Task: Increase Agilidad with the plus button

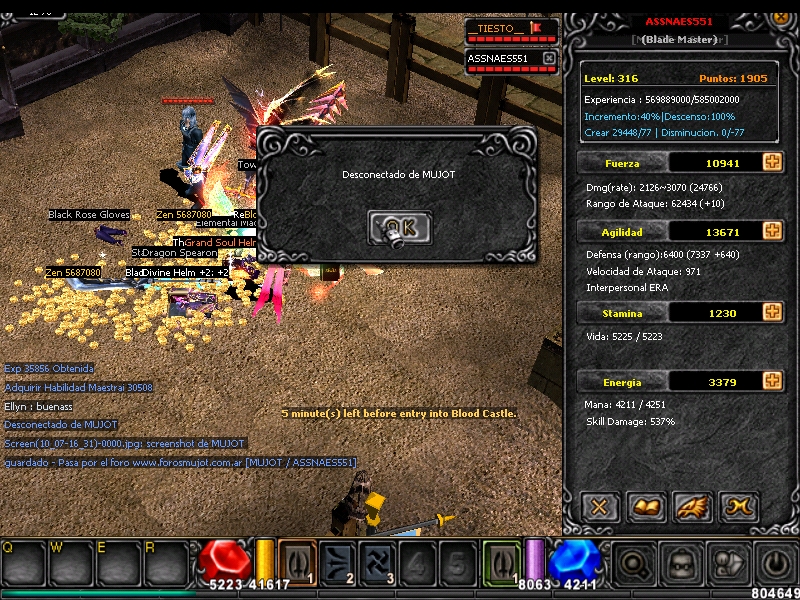Action: pyautogui.click(x=772, y=231)
